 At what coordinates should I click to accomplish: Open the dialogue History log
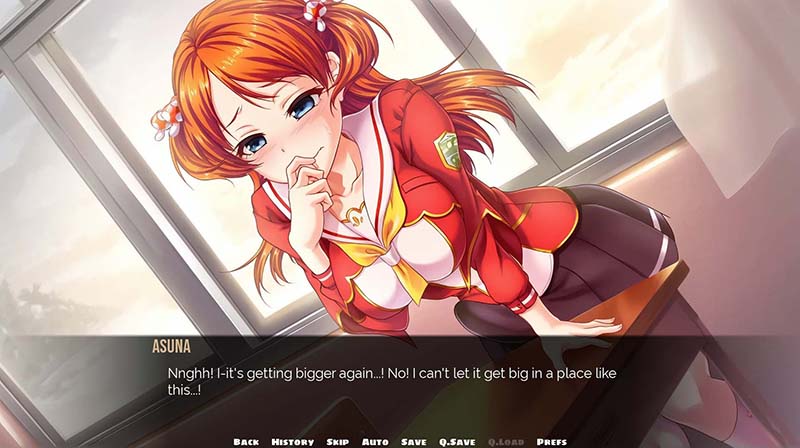pyautogui.click(x=292, y=441)
